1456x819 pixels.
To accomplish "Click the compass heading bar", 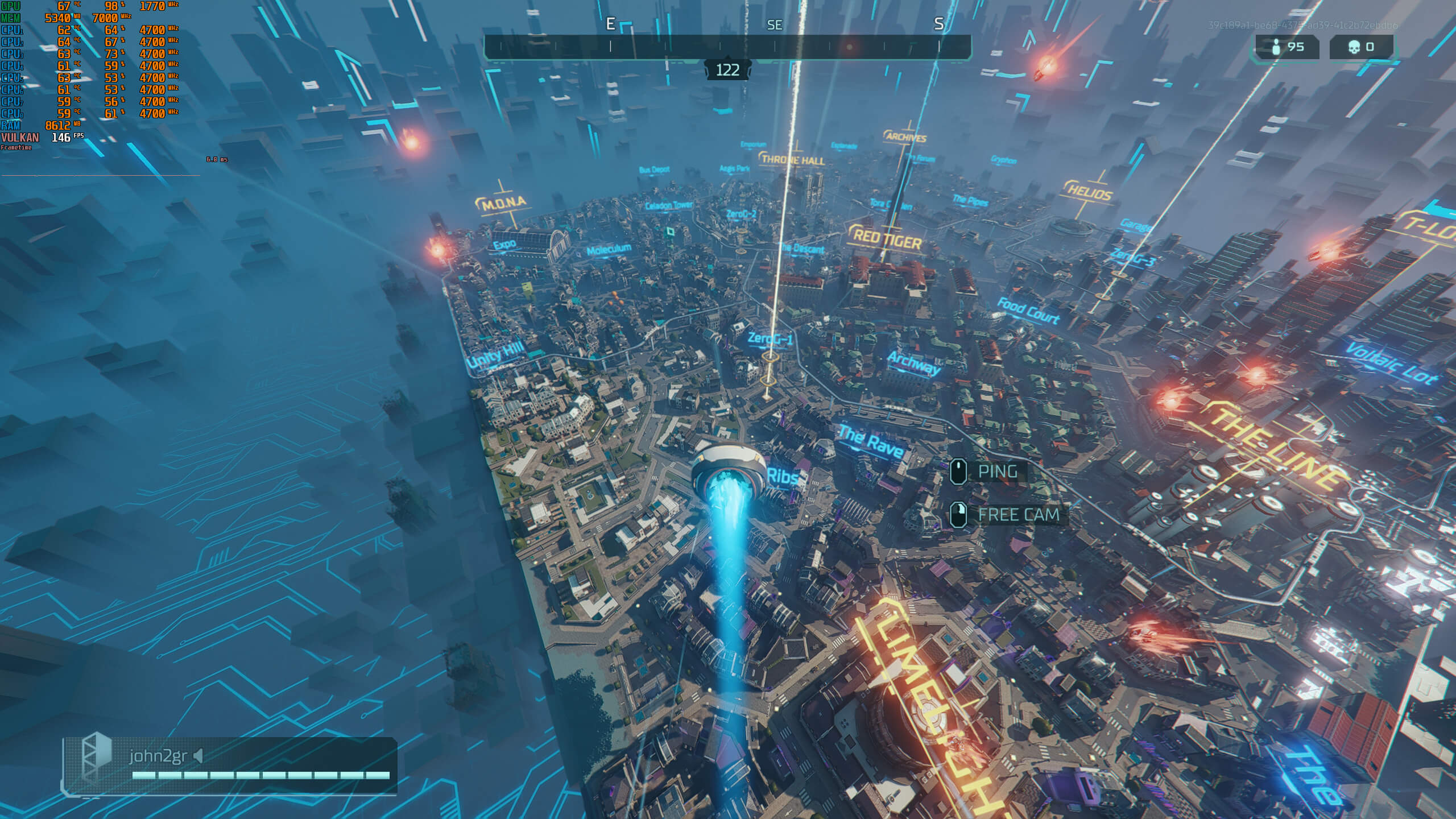I will click(727, 47).
